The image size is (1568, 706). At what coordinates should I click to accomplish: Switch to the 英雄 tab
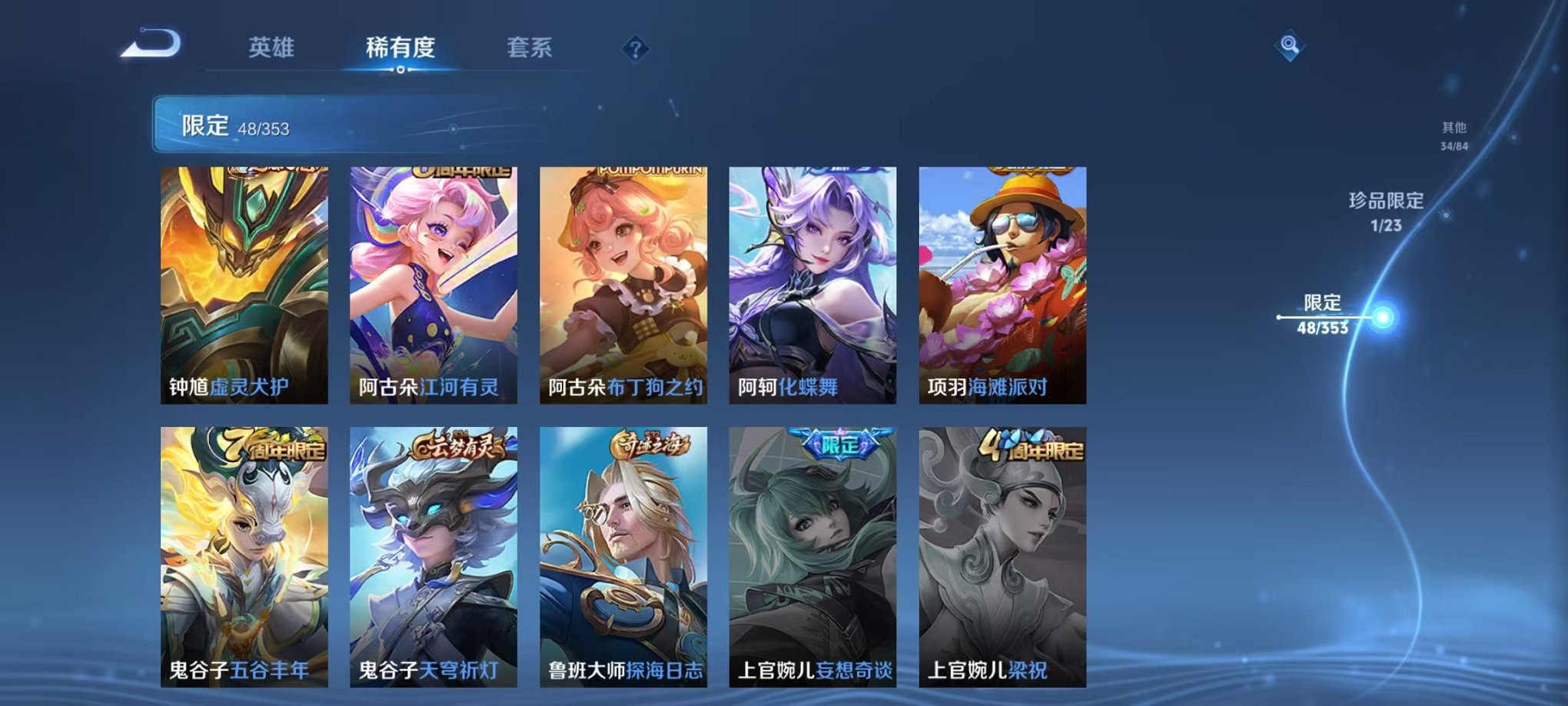tap(273, 48)
